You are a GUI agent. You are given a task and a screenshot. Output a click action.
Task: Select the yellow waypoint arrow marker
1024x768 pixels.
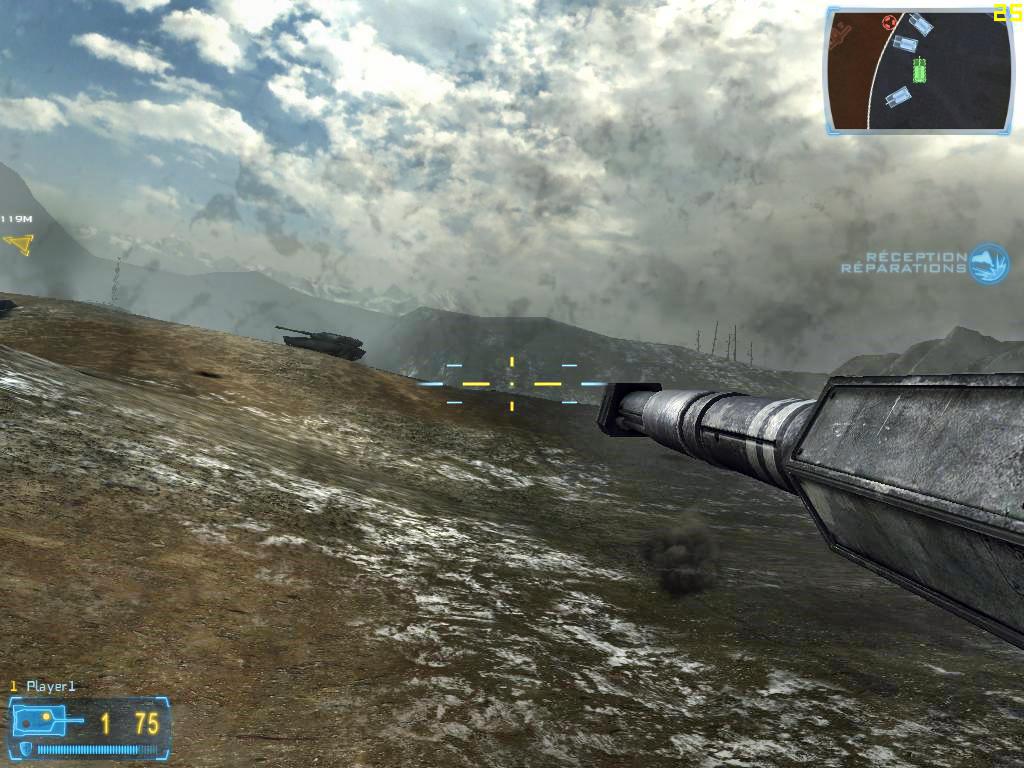pyautogui.click(x=19, y=243)
